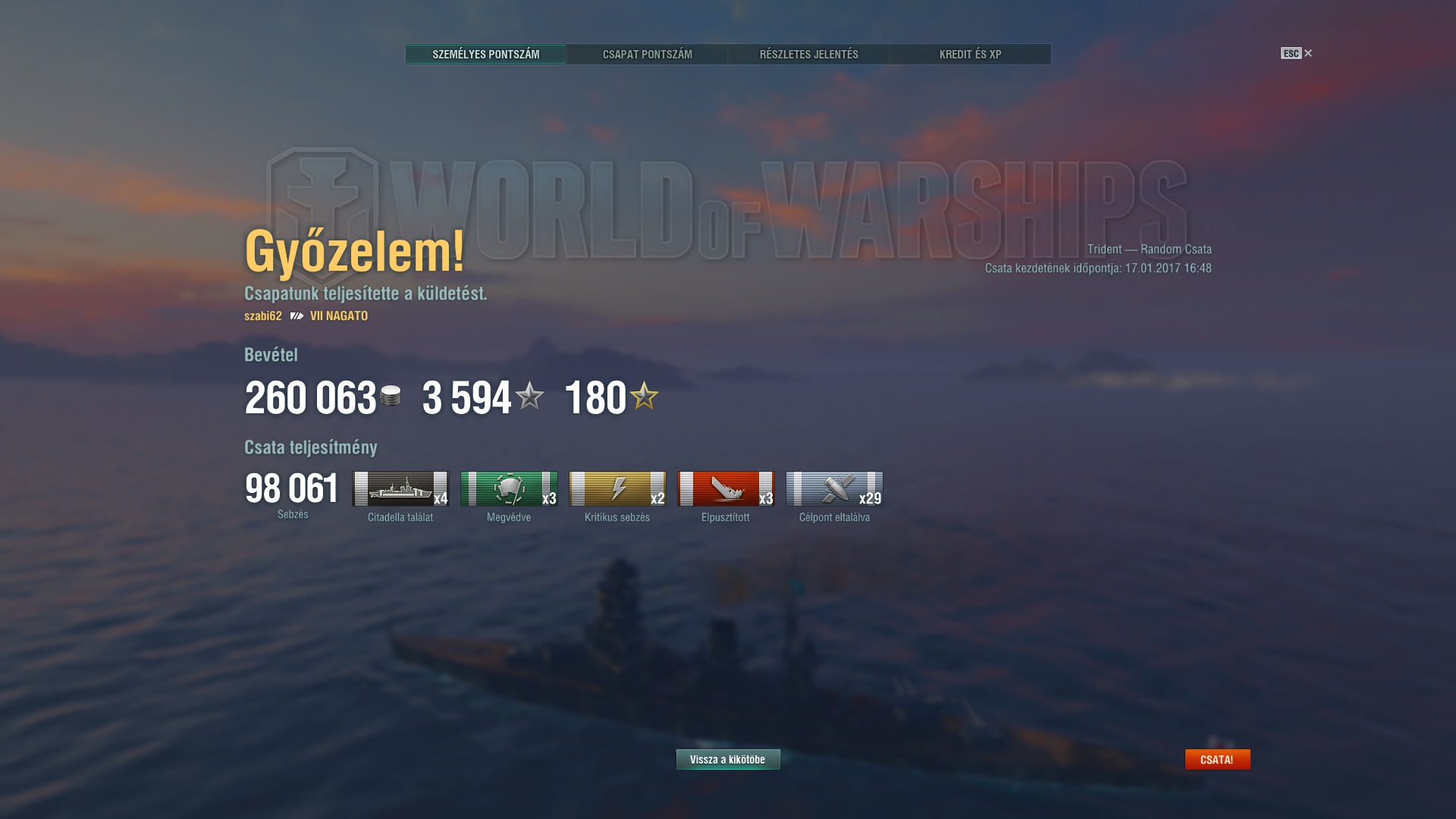Click the Vissza a kikötőbe button

[728, 759]
